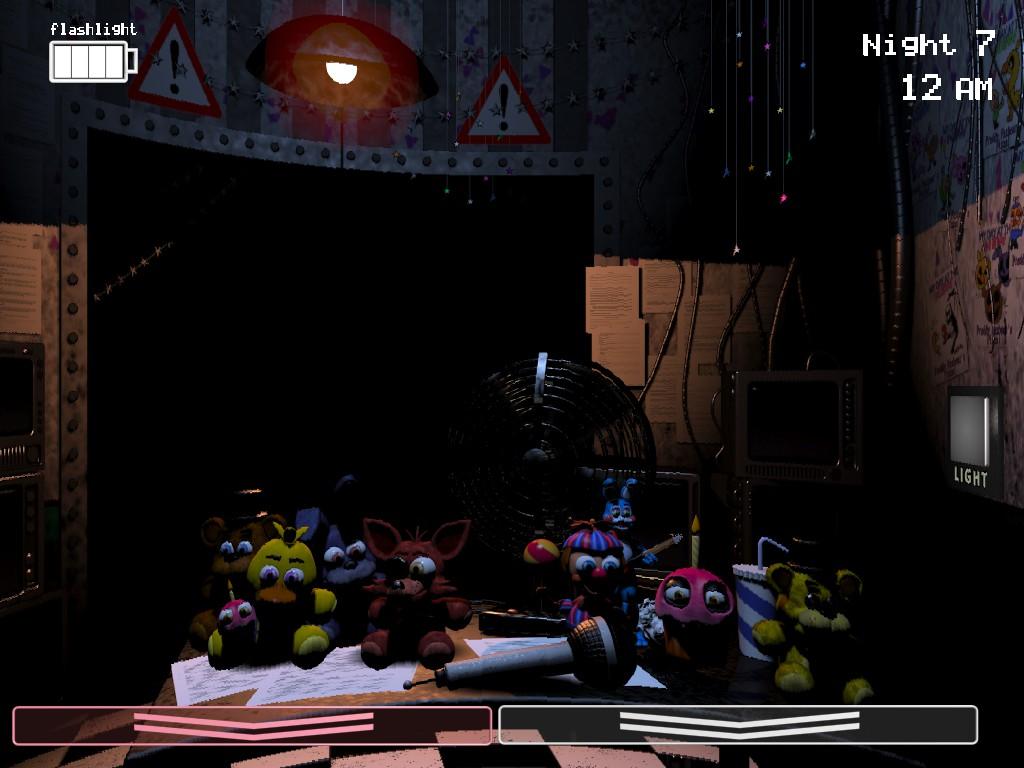Open the camera monitor with the white bar
This screenshot has width=1024, height=768.
click(738, 725)
